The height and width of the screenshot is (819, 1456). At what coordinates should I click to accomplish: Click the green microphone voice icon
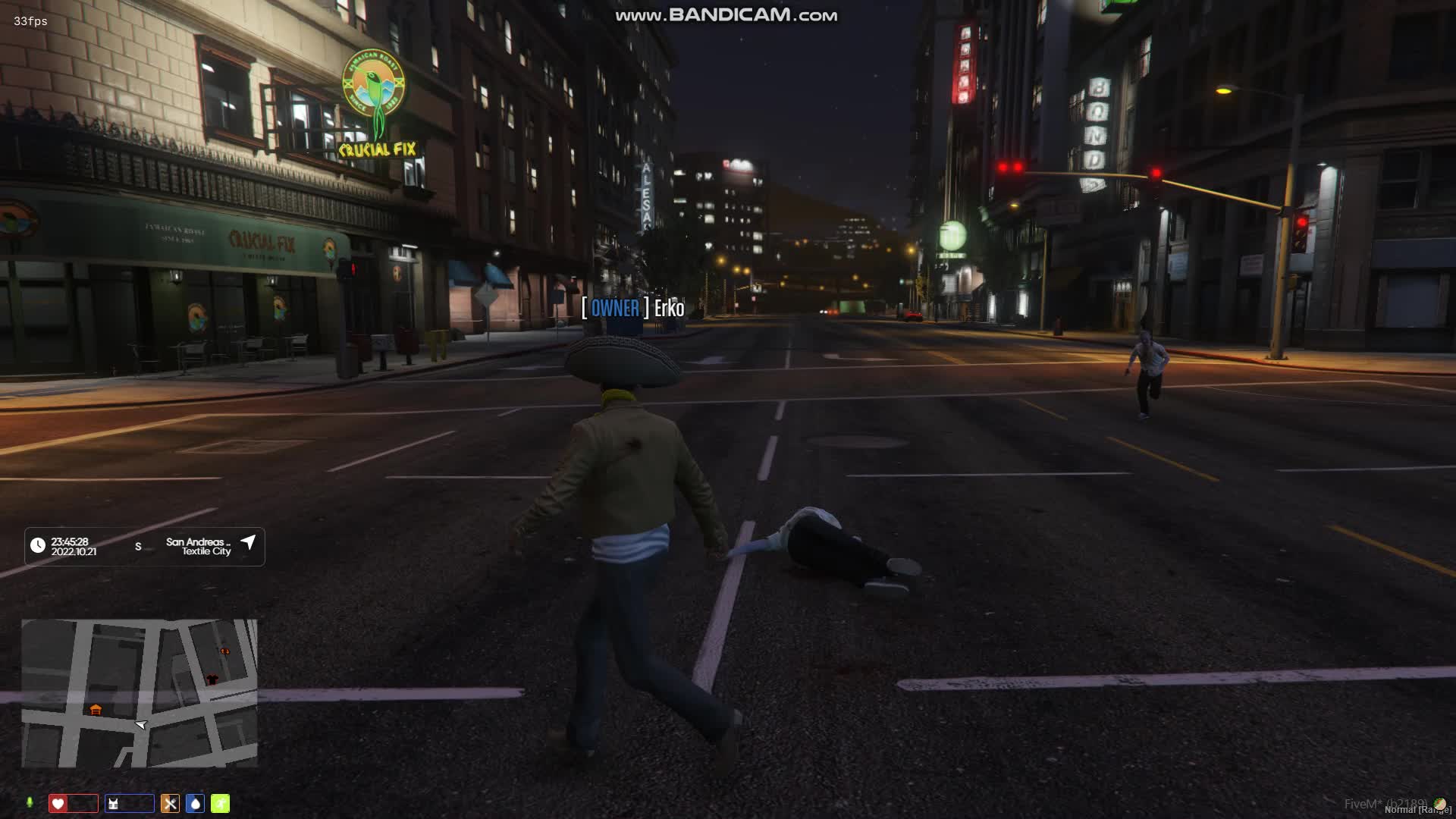(30, 803)
